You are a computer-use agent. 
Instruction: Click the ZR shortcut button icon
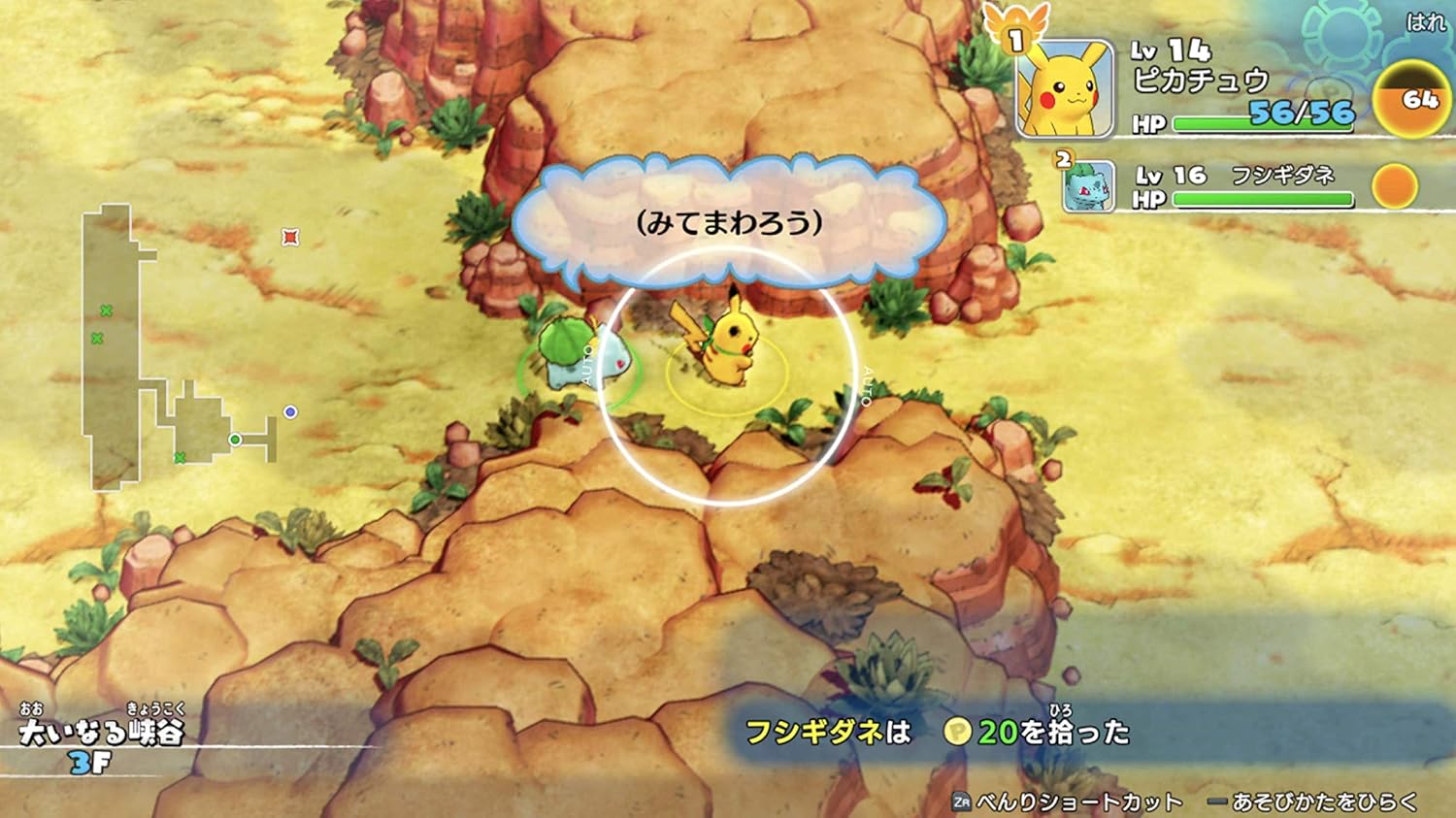pos(963,802)
